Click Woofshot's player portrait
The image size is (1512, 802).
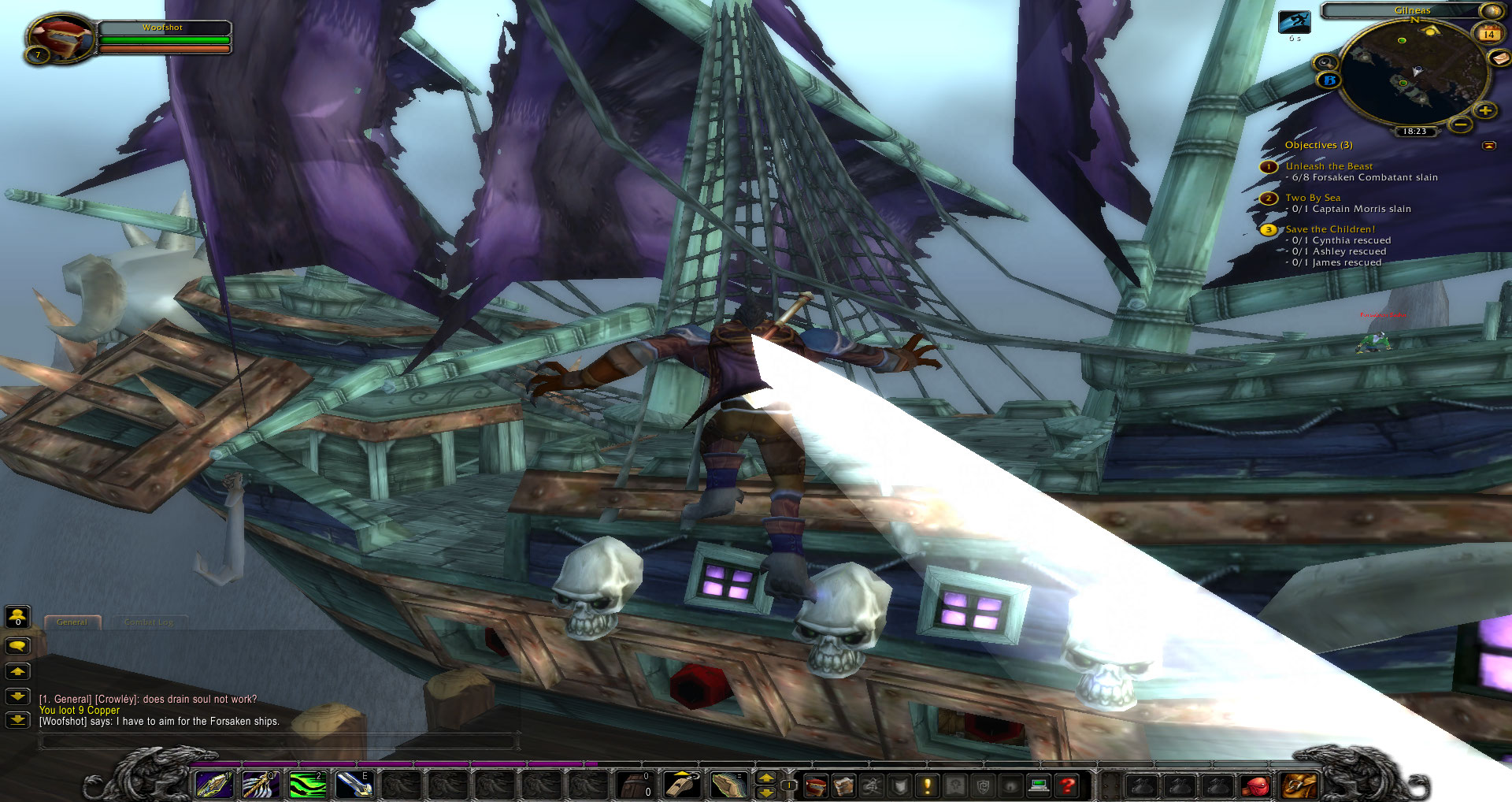click(59, 38)
